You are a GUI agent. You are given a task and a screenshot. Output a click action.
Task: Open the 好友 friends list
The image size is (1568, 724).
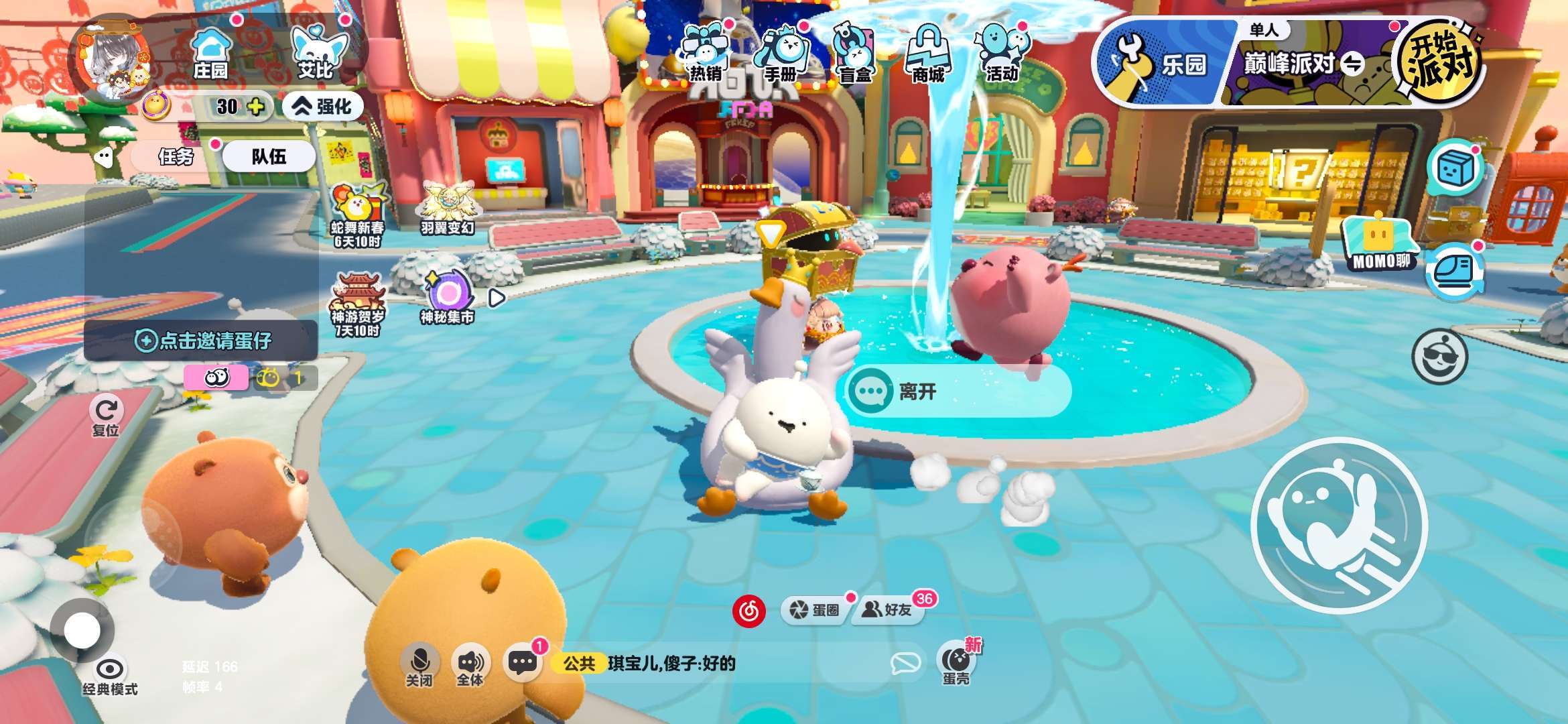[887, 610]
